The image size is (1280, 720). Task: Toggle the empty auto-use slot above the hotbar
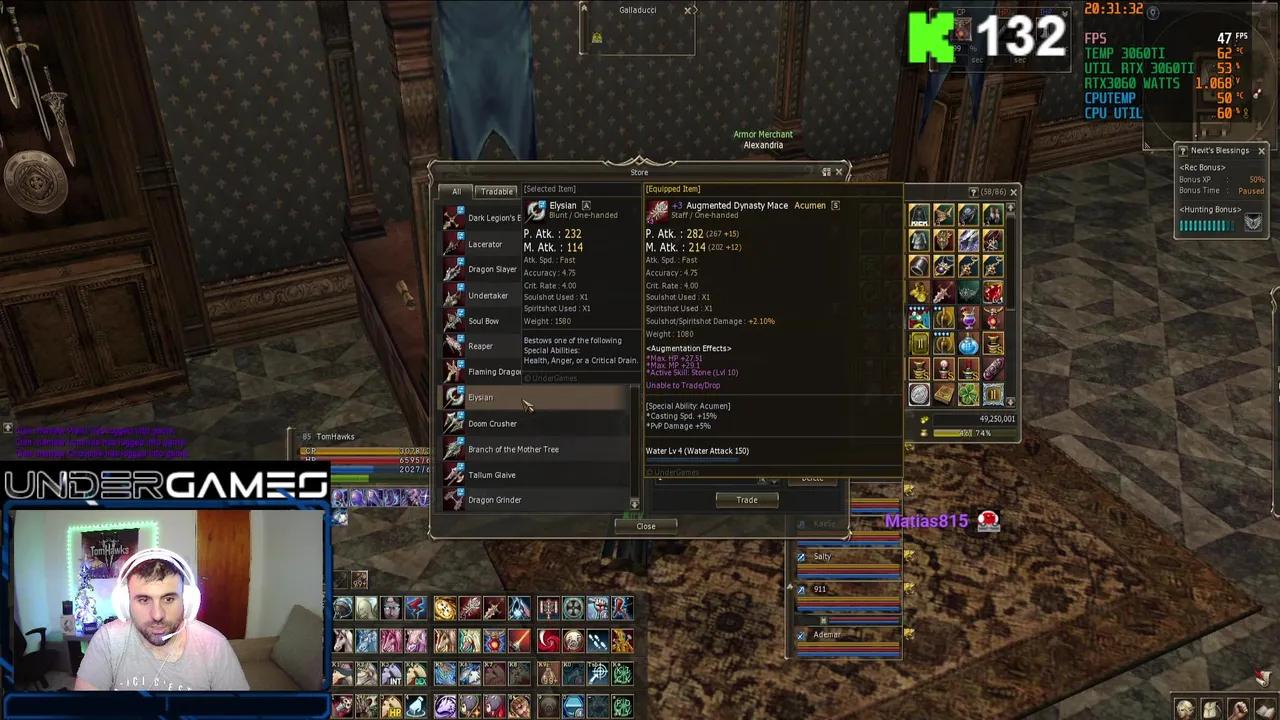click(340, 578)
